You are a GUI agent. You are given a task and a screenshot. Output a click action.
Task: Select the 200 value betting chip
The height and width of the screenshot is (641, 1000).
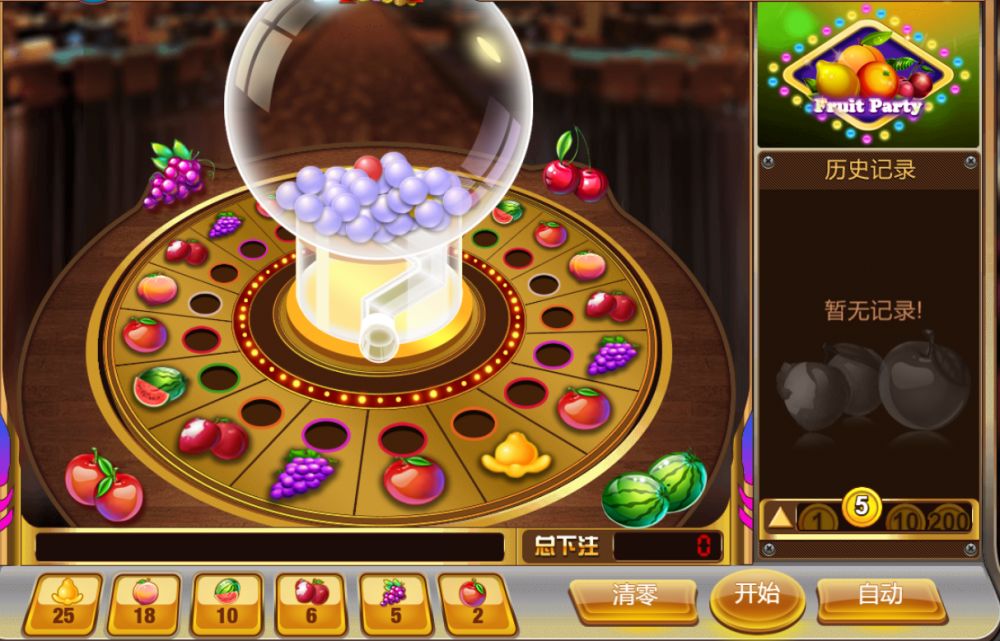tap(947, 519)
